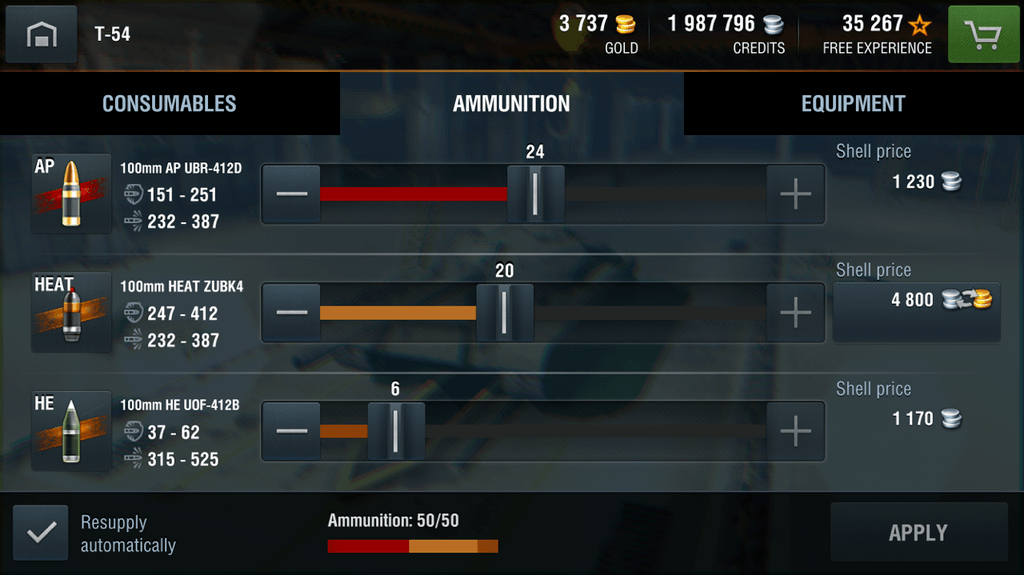Image resolution: width=1024 pixels, height=575 pixels.
Task: Select the HE UOF-412B shell icon
Action: click(70, 430)
